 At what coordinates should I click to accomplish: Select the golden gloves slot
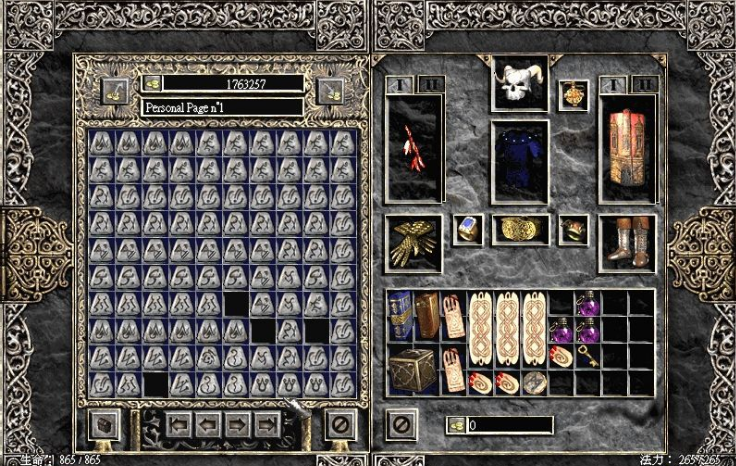point(414,241)
